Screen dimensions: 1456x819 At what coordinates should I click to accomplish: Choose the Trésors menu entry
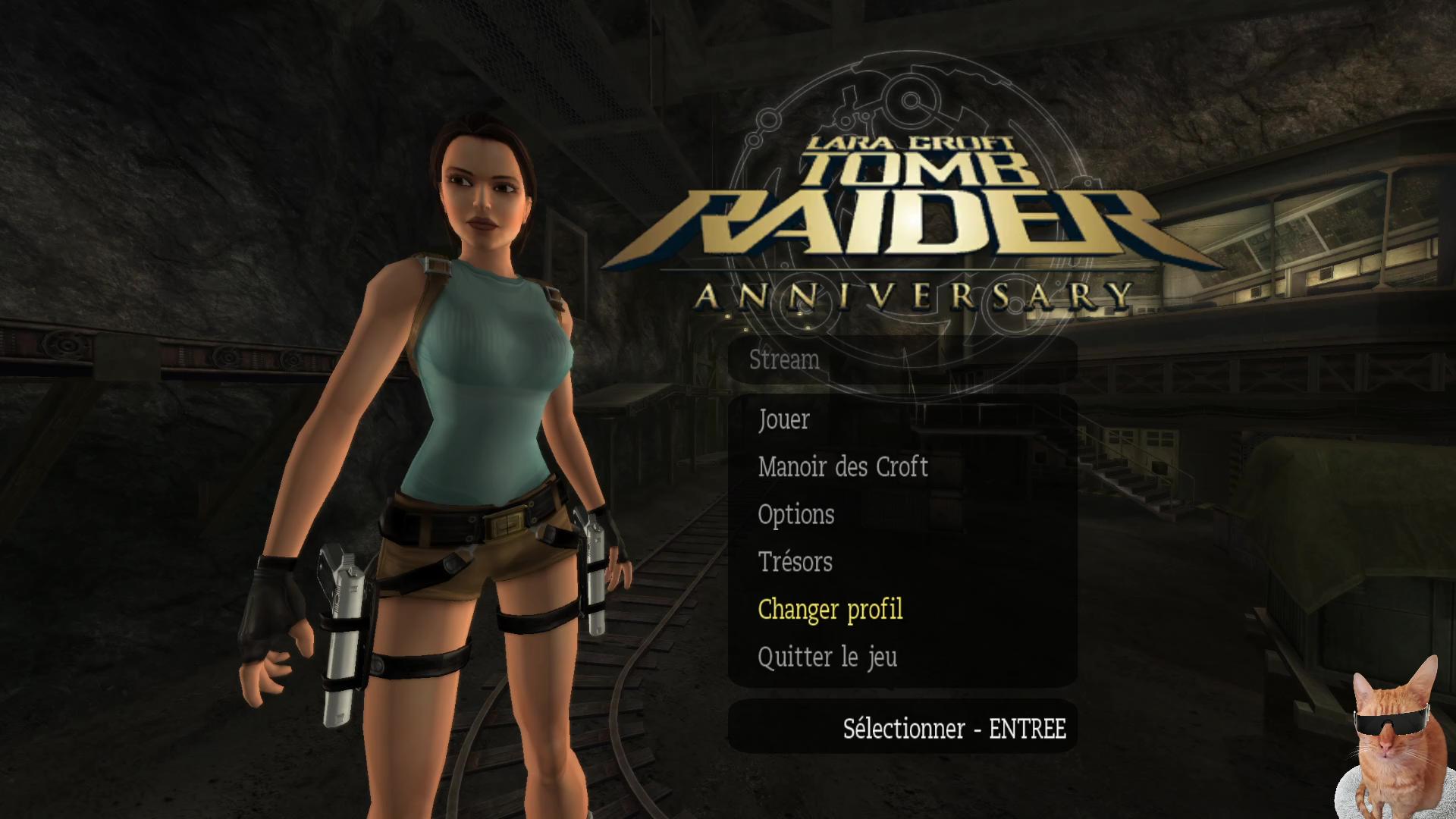pyautogui.click(x=795, y=562)
